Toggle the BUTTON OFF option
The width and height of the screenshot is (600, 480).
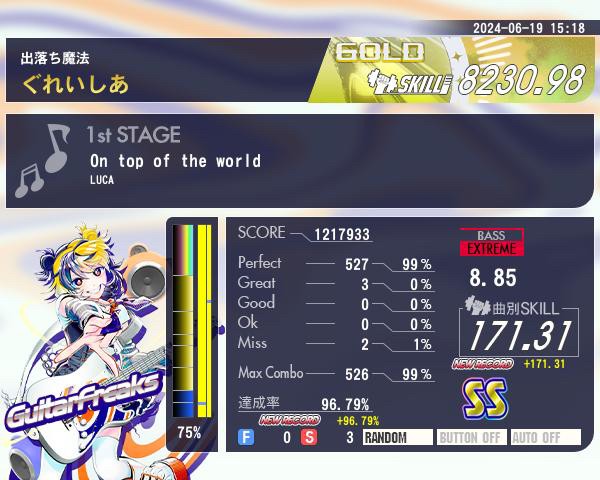pos(471,437)
